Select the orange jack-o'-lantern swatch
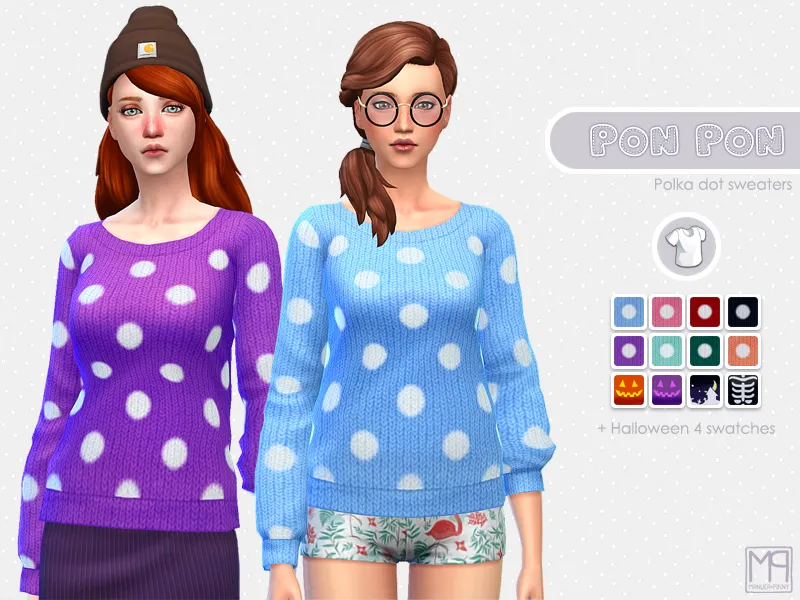 628,388
